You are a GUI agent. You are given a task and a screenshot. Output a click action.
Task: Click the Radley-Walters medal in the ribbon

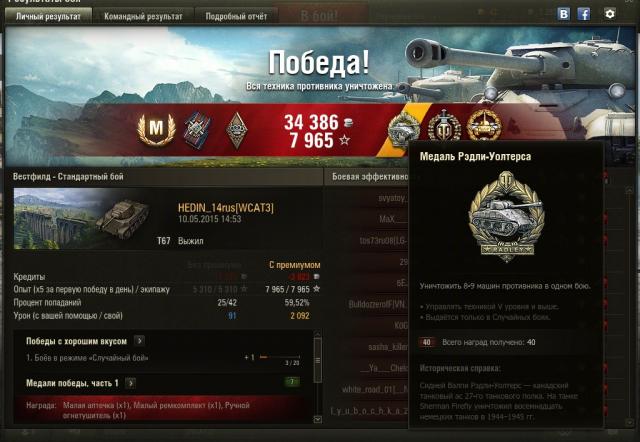pyautogui.click(x=403, y=127)
